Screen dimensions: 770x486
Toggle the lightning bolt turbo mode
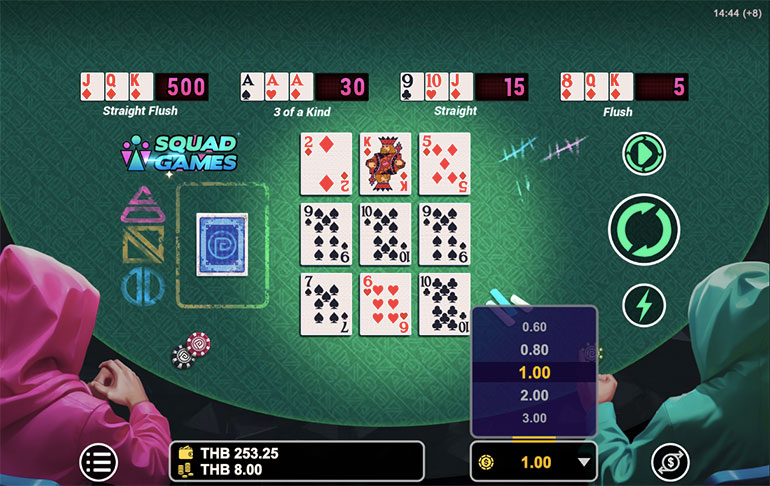[x=643, y=305]
